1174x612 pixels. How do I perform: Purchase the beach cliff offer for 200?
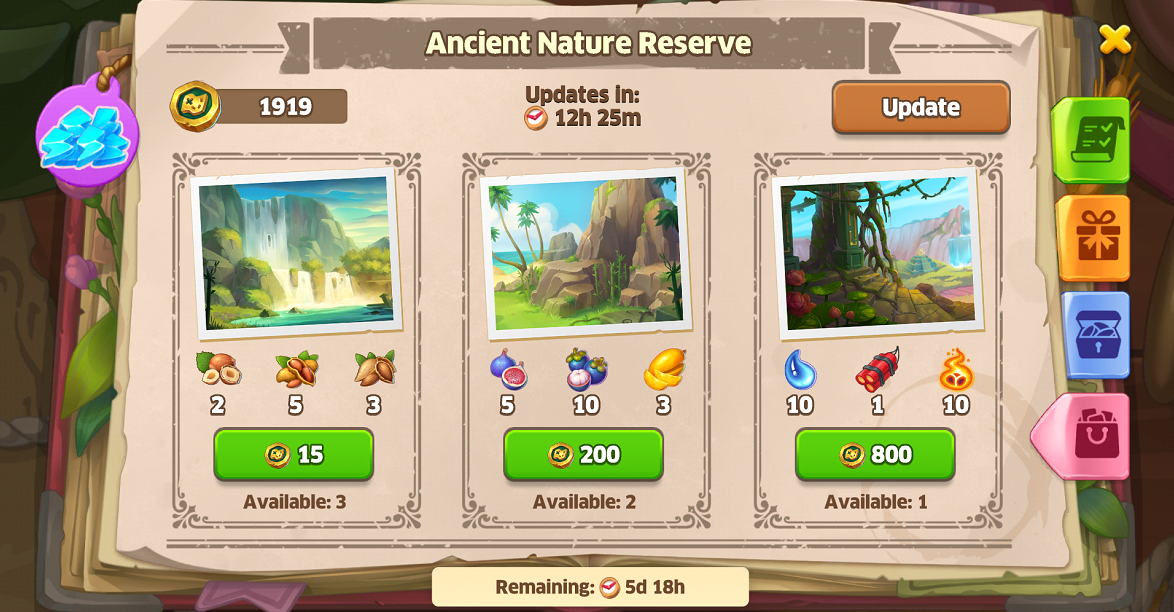point(583,454)
